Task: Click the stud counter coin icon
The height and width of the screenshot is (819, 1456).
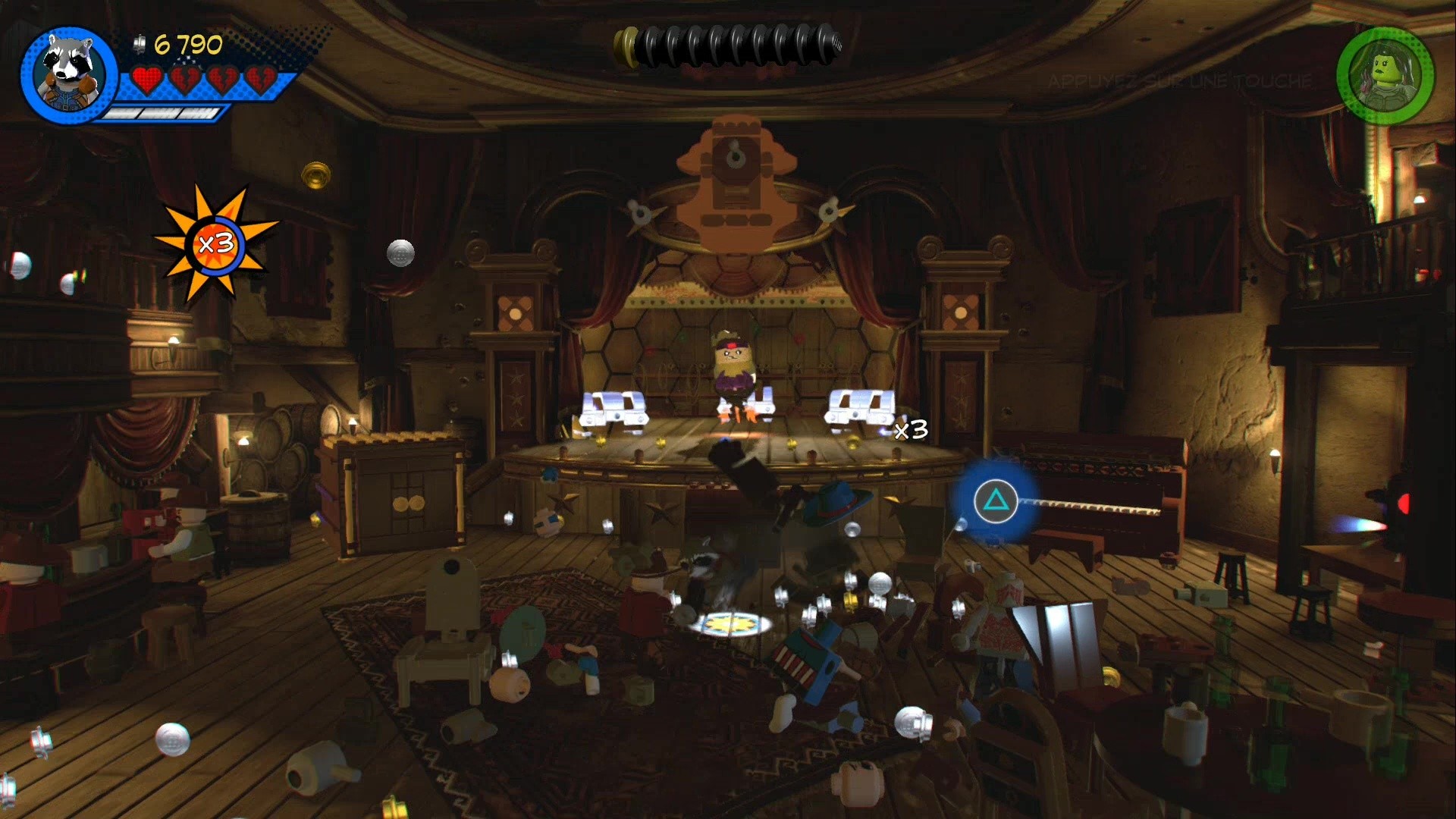Action: click(x=139, y=43)
